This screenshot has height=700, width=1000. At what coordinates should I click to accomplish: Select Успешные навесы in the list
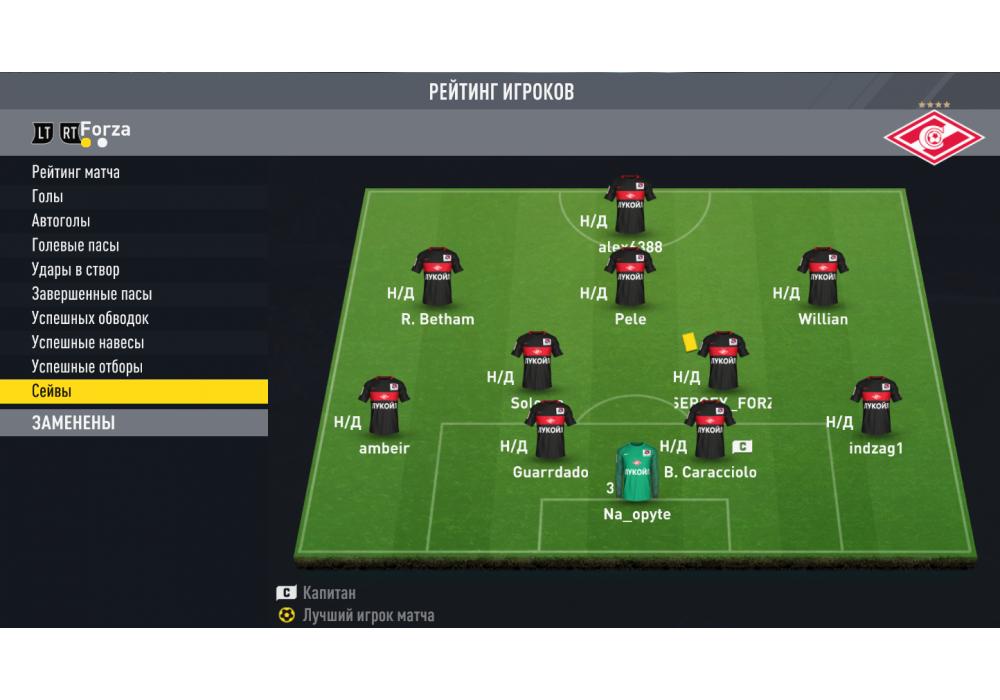(x=87, y=343)
